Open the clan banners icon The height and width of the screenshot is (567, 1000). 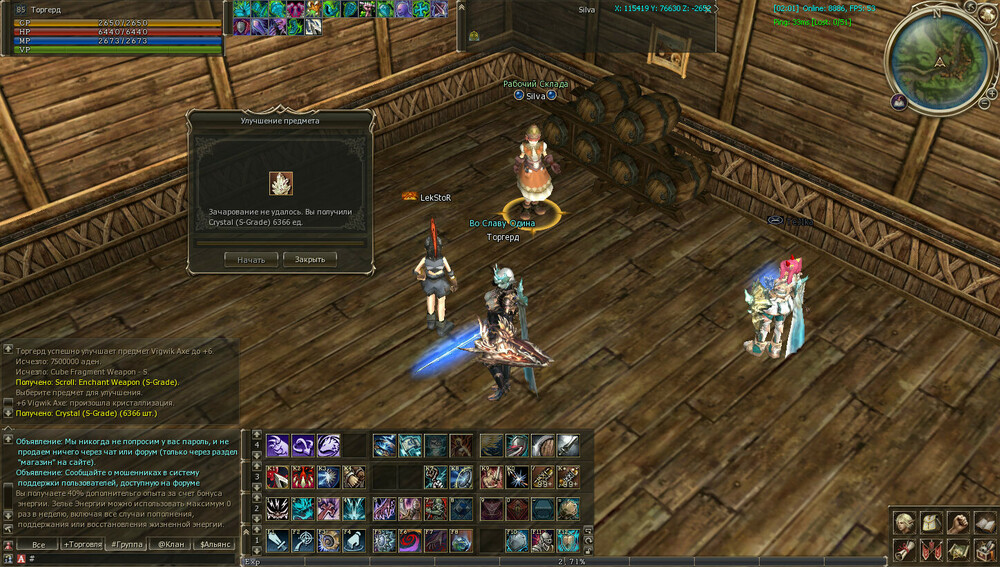tap(931, 549)
